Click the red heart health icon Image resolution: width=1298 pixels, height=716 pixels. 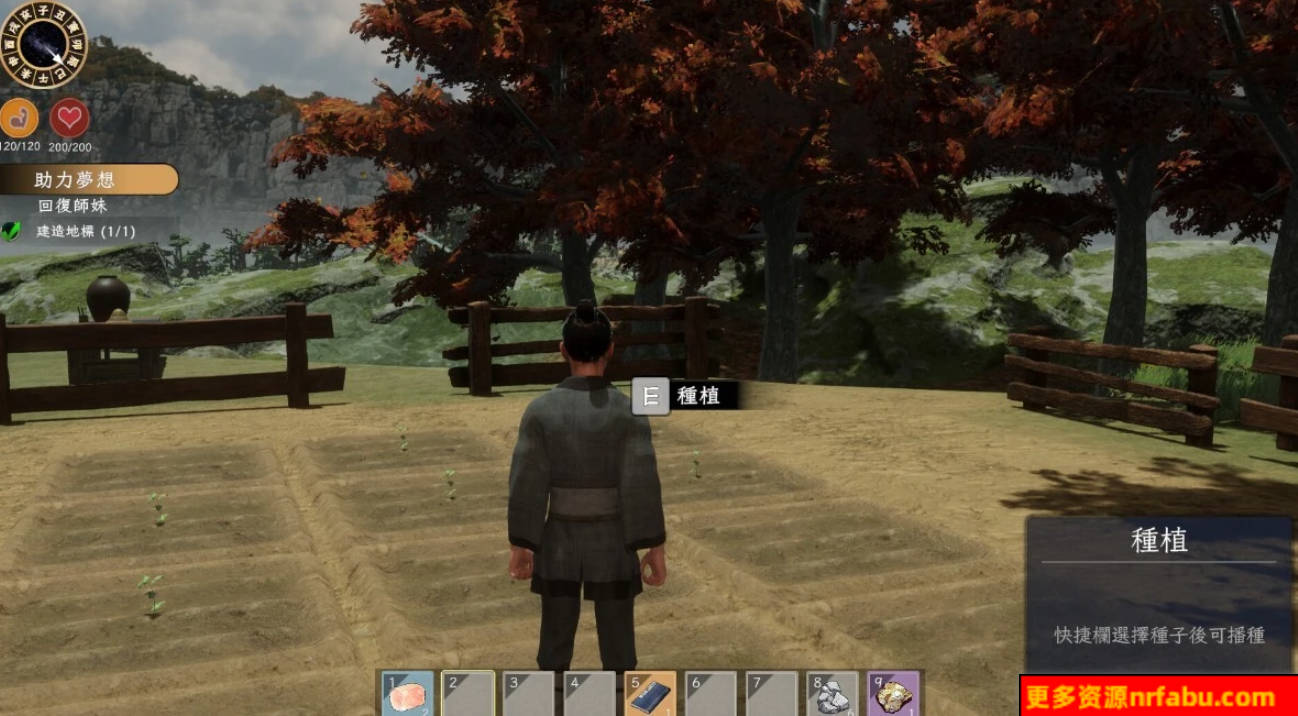(x=69, y=119)
